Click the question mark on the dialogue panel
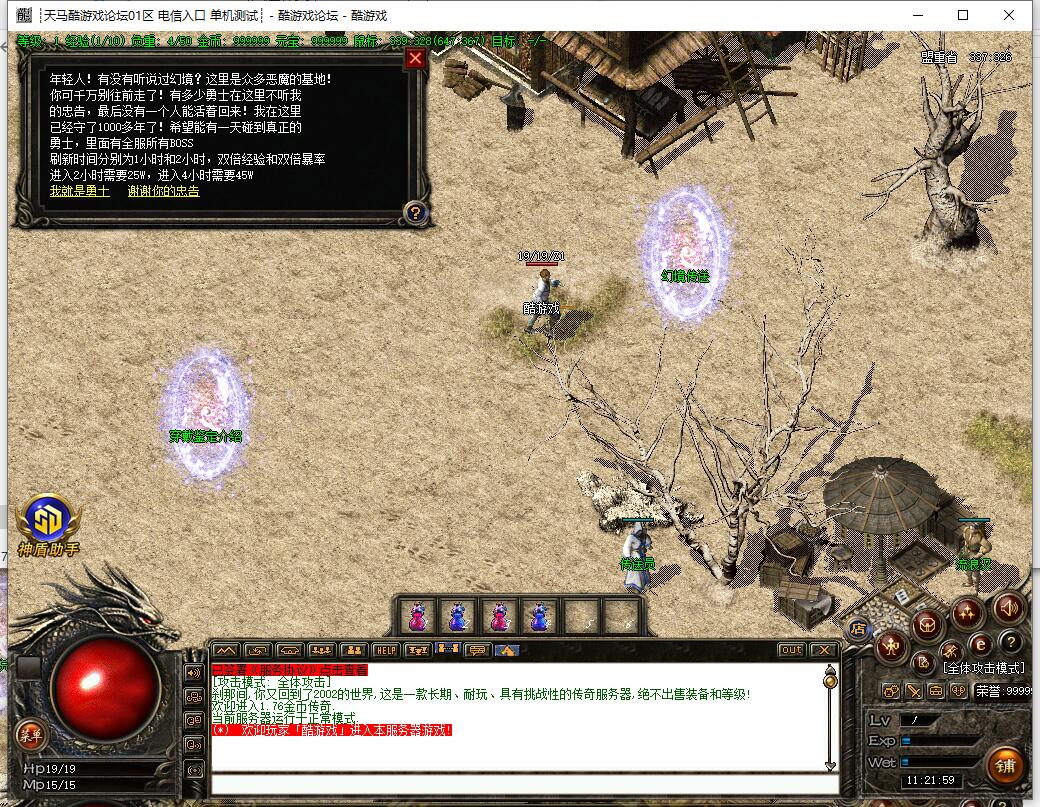The height and width of the screenshot is (807, 1040). click(x=416, y=212)
